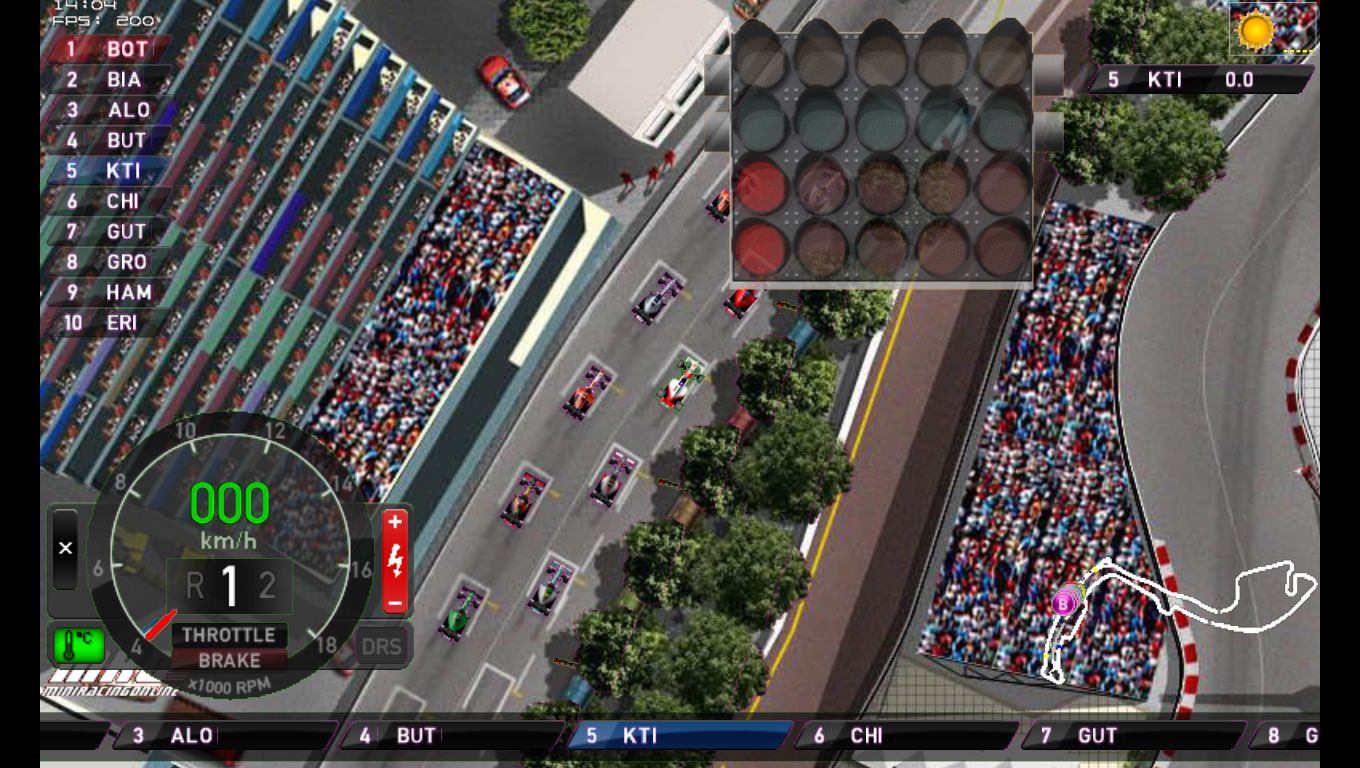Viewport: 1360px width, 768px height.
Task: Click the highlighted KTI ticker entry
Action: point(680,736)
